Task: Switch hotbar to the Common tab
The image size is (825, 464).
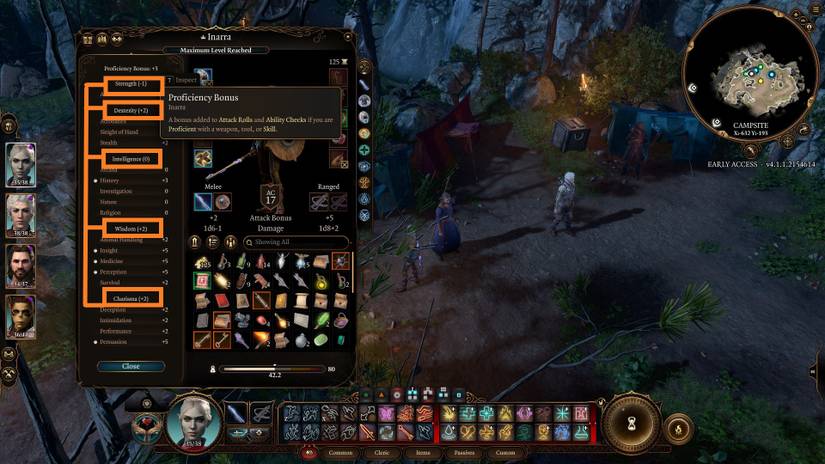Action: tap(340, 452)
